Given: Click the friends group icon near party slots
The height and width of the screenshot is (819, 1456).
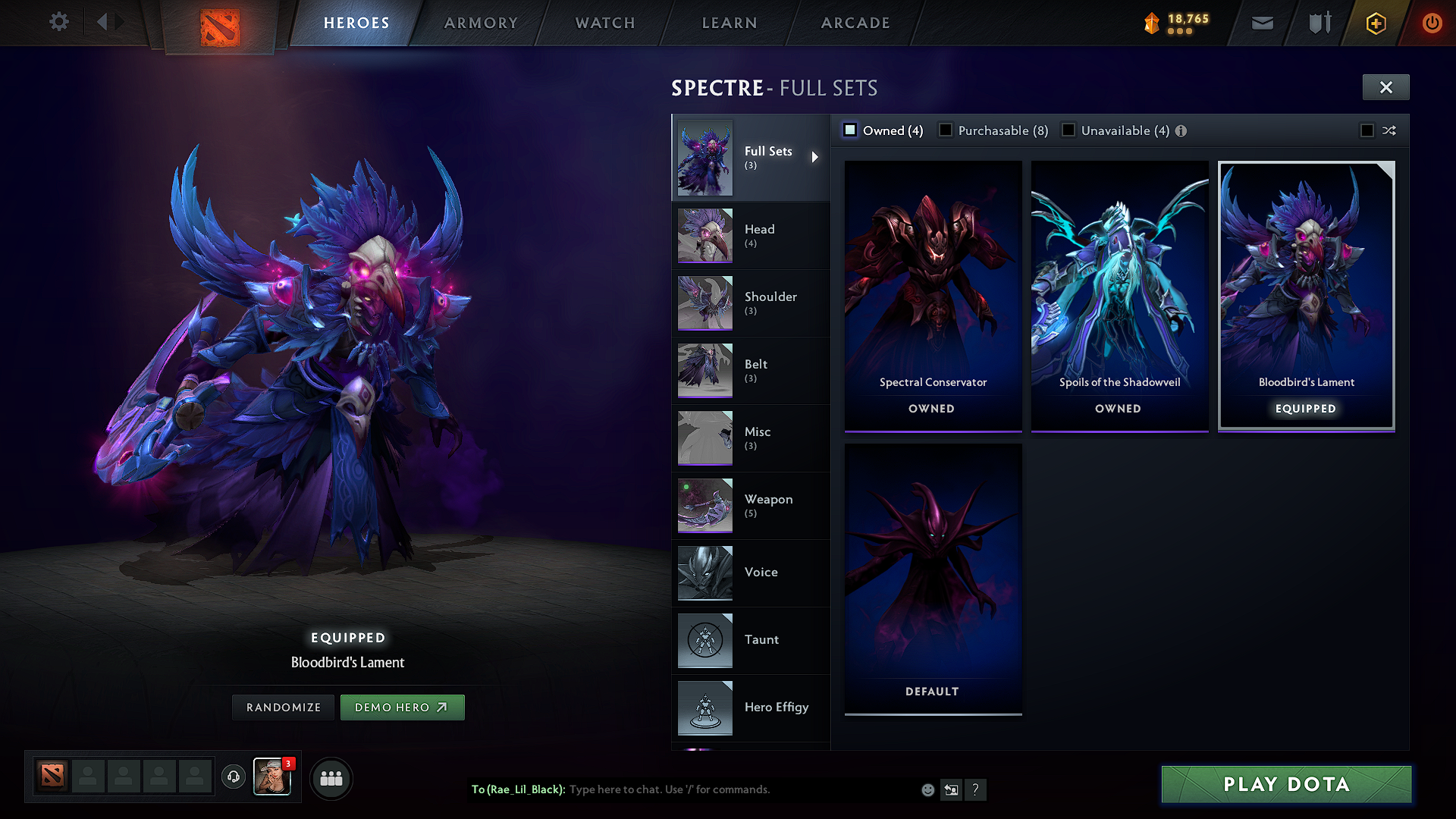Looking at the screenshot, I should [331, 778].
